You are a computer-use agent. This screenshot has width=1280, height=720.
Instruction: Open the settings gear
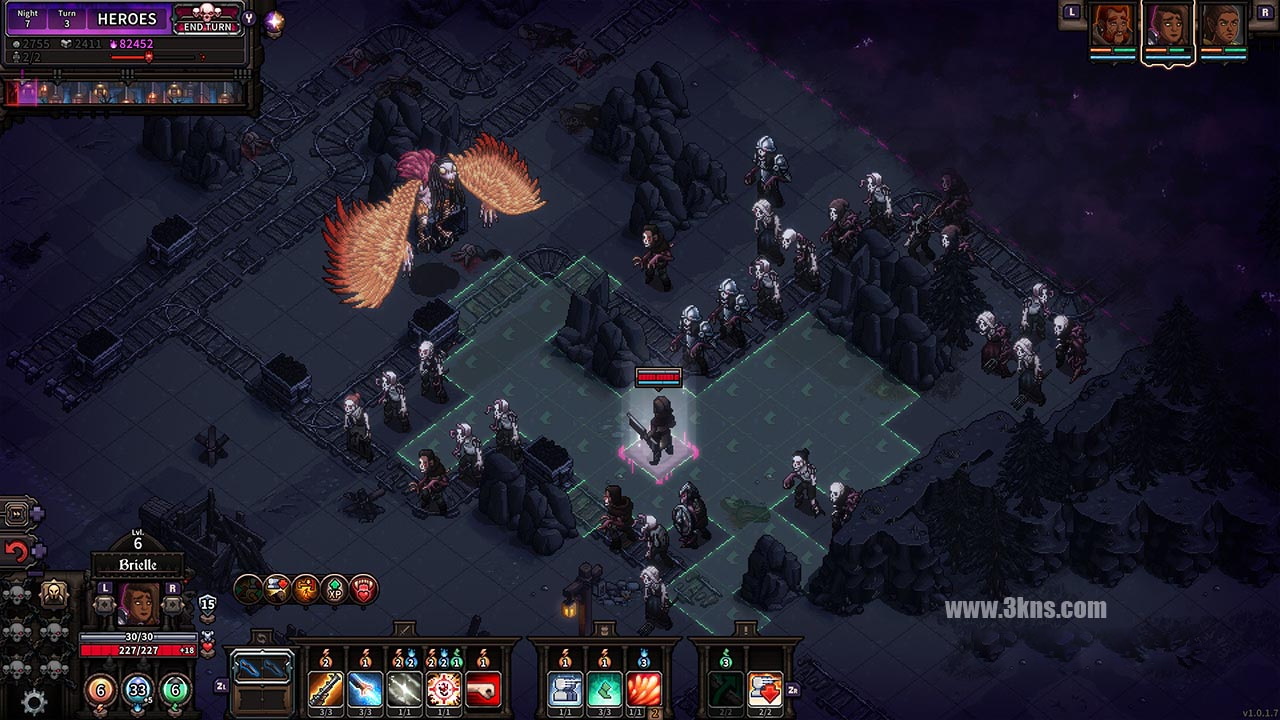(34, 702)
